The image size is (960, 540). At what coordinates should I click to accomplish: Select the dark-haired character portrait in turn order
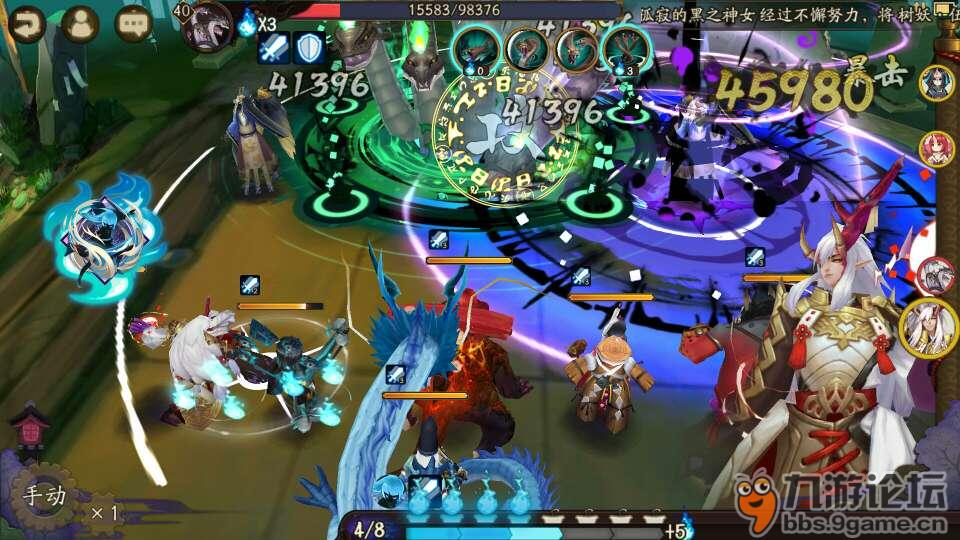pyautogui.click(x=936, y=83)
